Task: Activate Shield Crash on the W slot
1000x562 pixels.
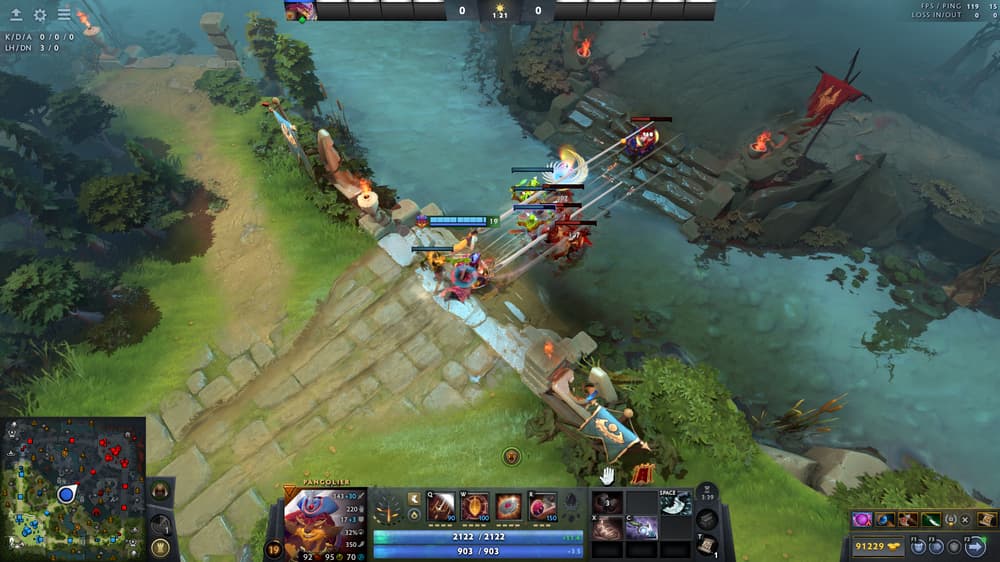Action: click(x=475, y=507)
